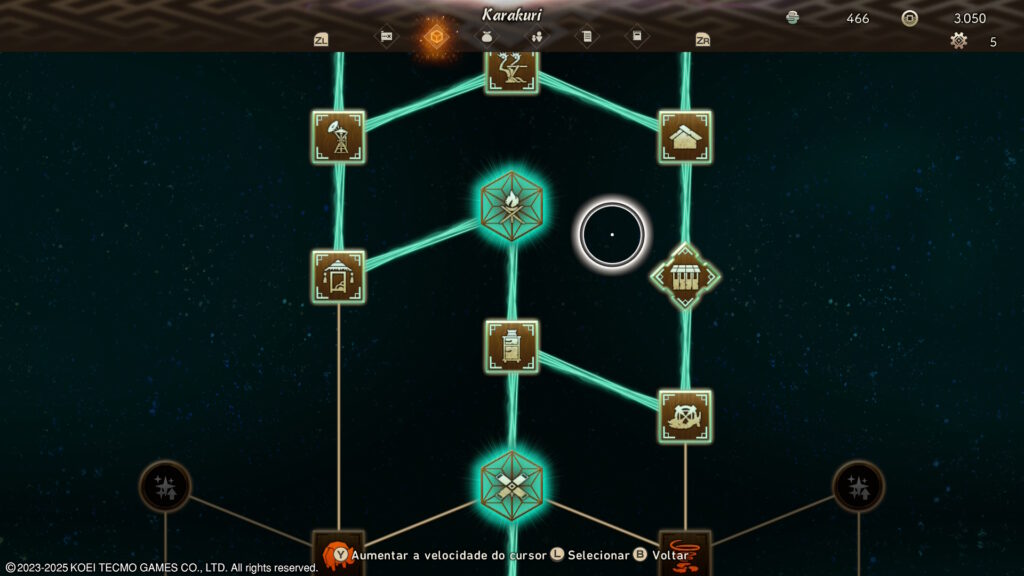Switch to the two-people tab

536,38
